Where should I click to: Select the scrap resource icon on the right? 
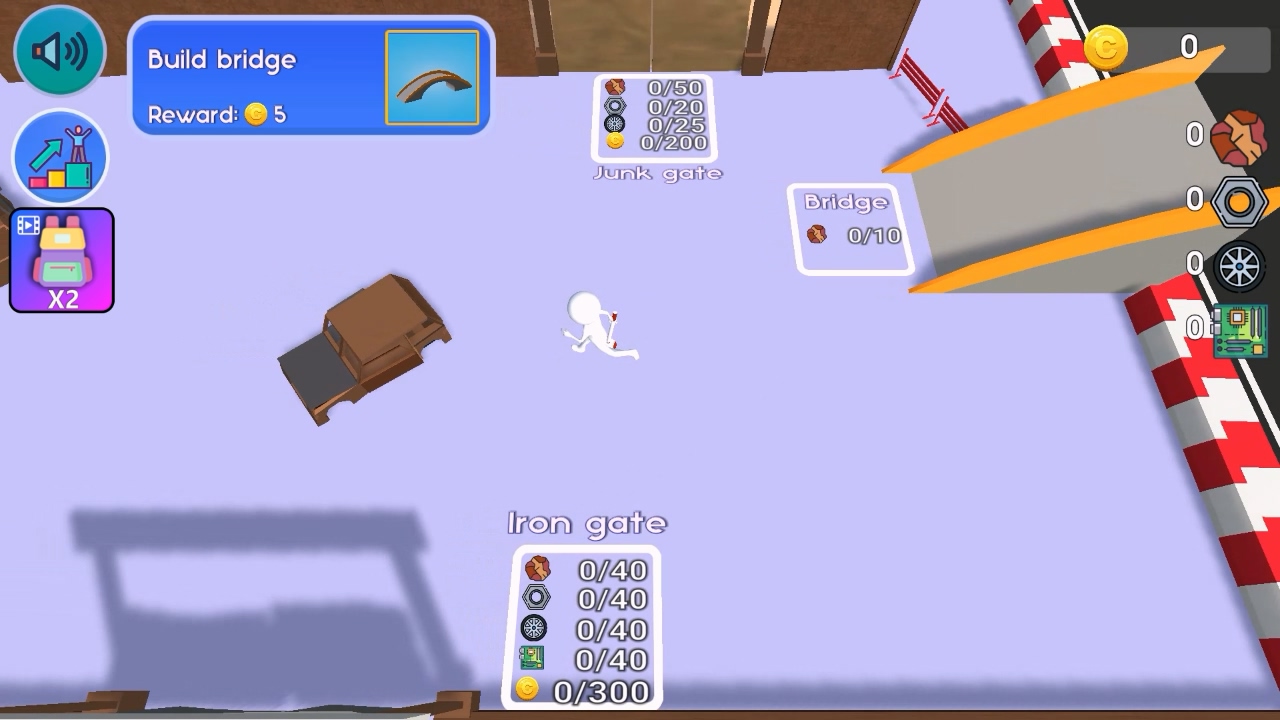1240,135
